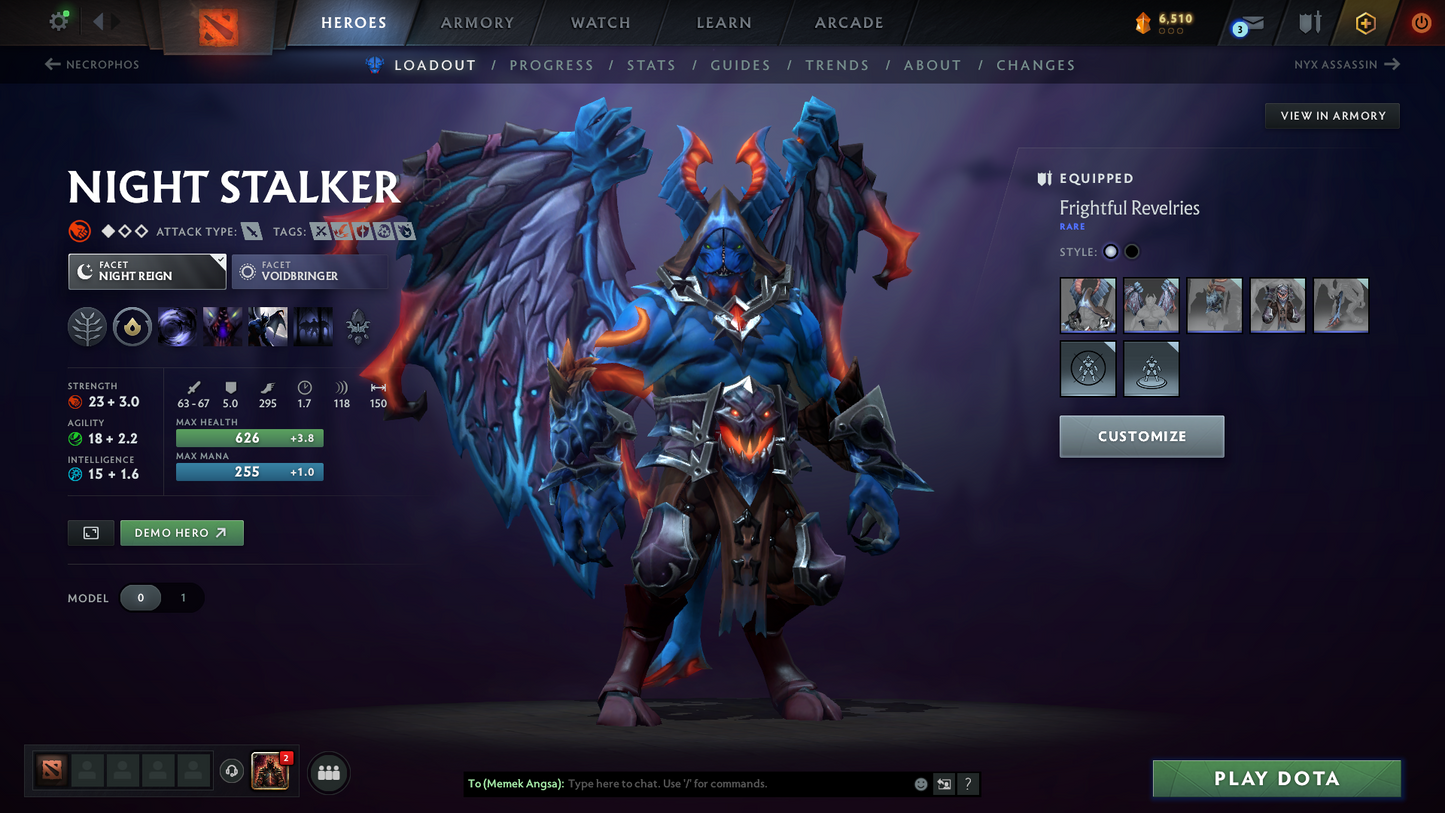Click the Aghanim's upgrades icon beside abilities
The height and width of the screenshot is (813, 1445).
point(357,327)
